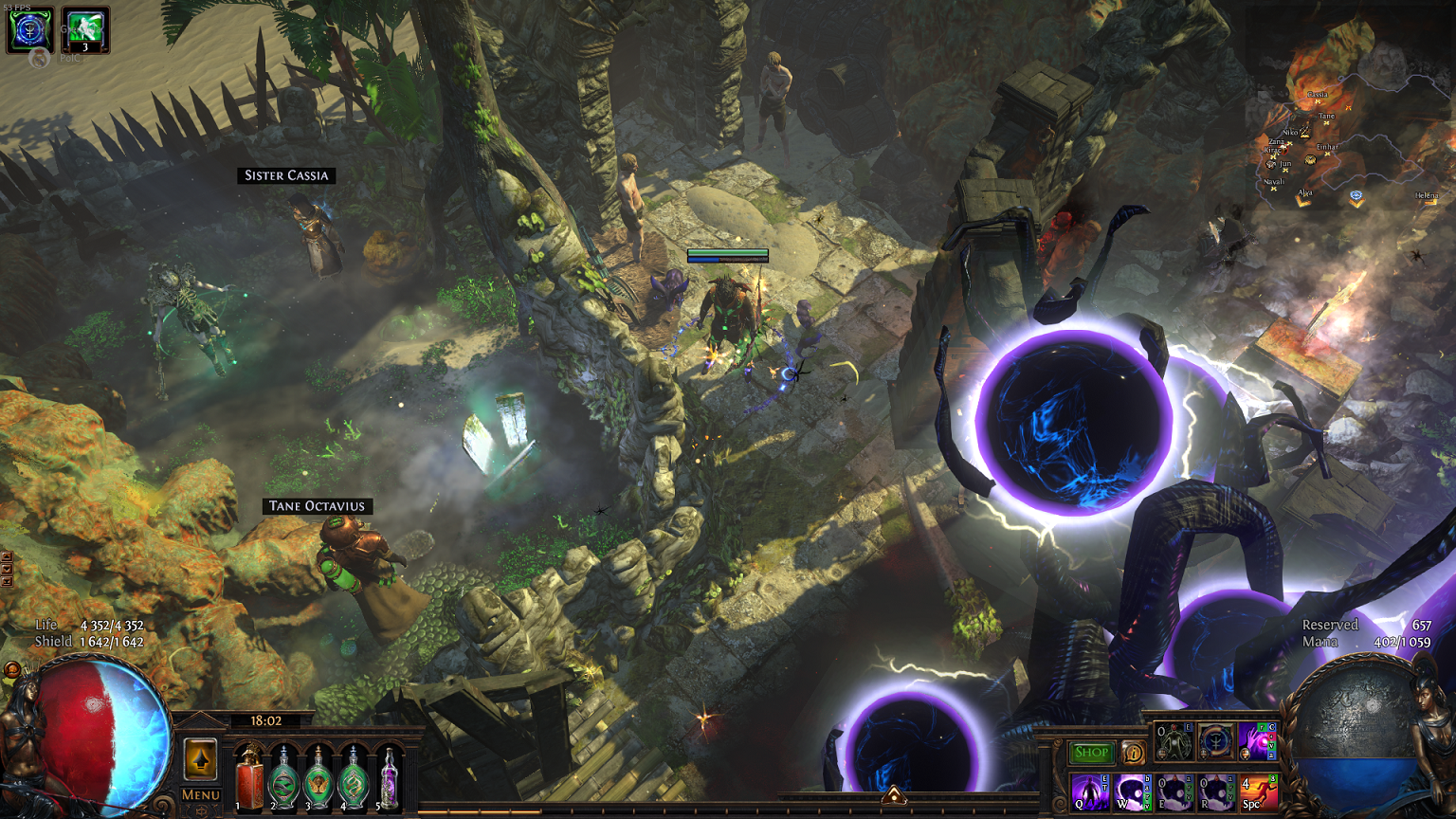Screen dimensions: 1456x819
Task: Use the green flask in slot 2
Action: click(283, 778)
